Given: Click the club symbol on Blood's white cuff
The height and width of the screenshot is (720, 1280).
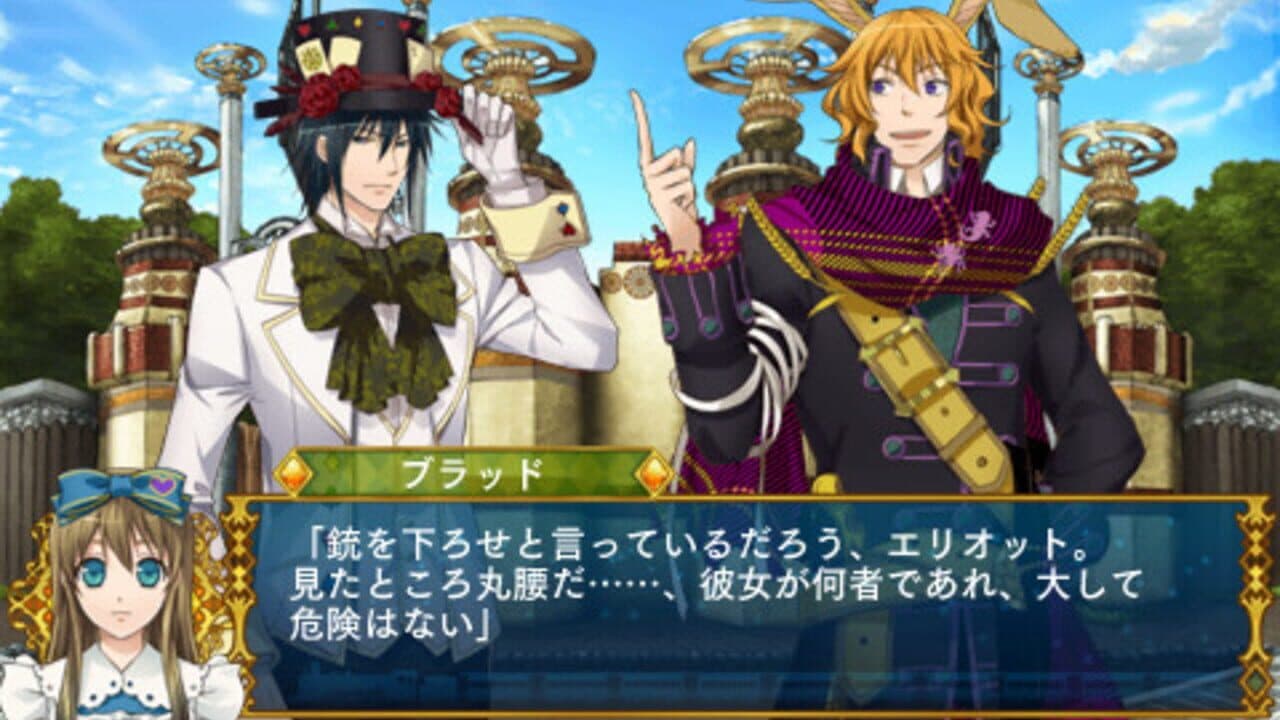Looking at the screenshot, I should click(x=562, y=208).
